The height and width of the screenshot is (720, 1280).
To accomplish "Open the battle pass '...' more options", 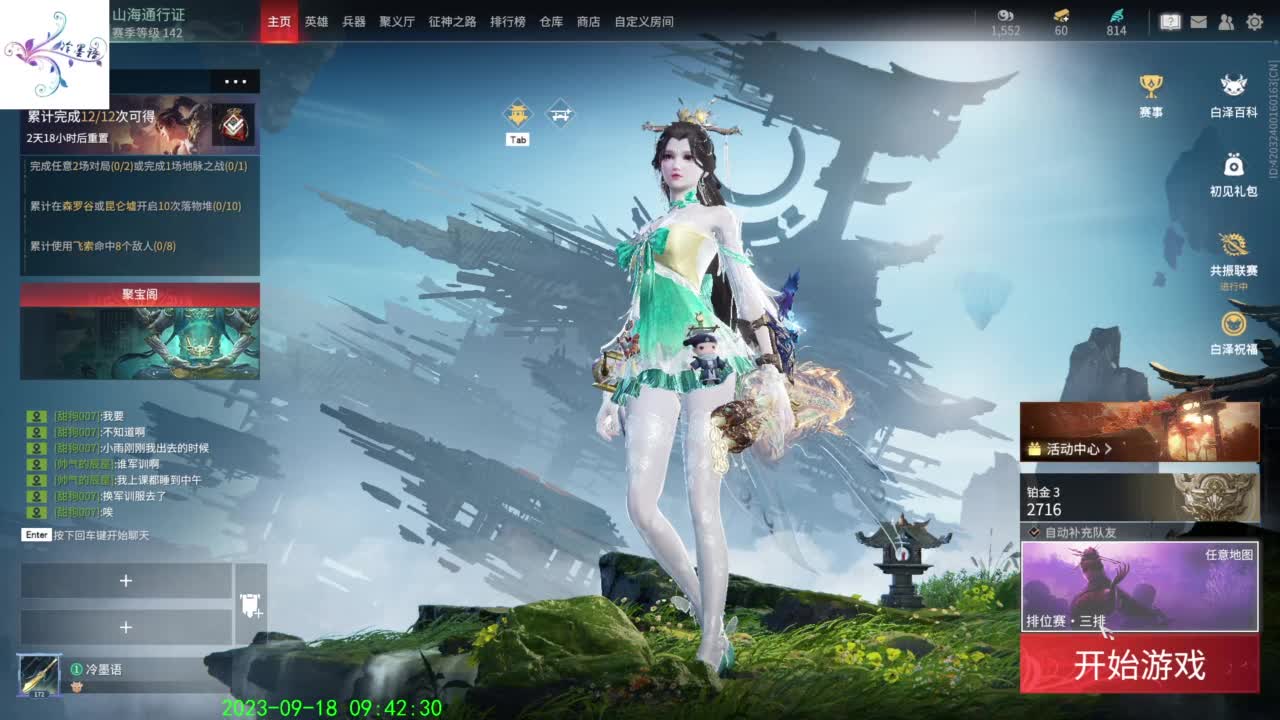I will [236, 82].
